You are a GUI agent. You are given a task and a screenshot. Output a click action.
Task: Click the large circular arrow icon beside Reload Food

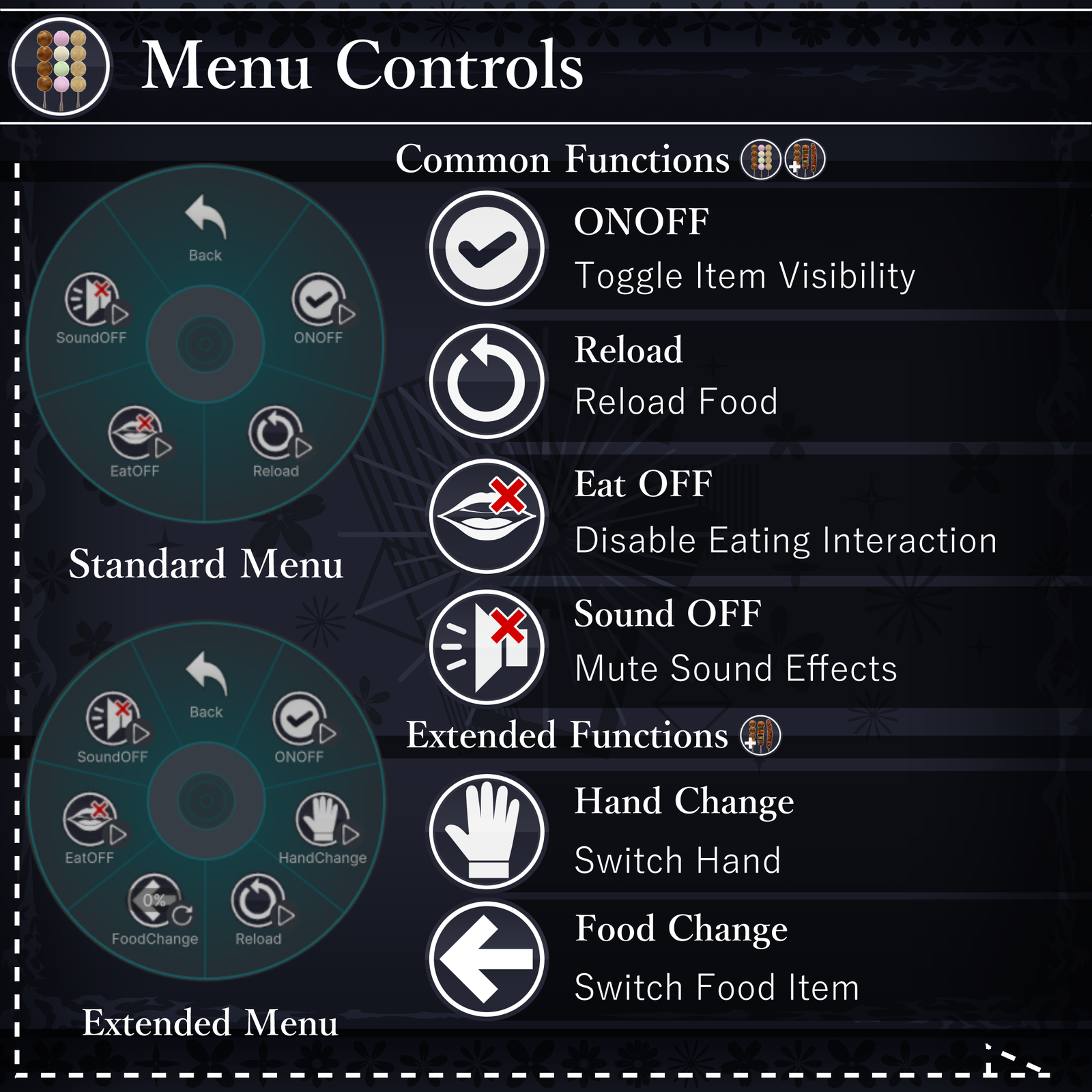pyautogui.click(x=487, y=381)
